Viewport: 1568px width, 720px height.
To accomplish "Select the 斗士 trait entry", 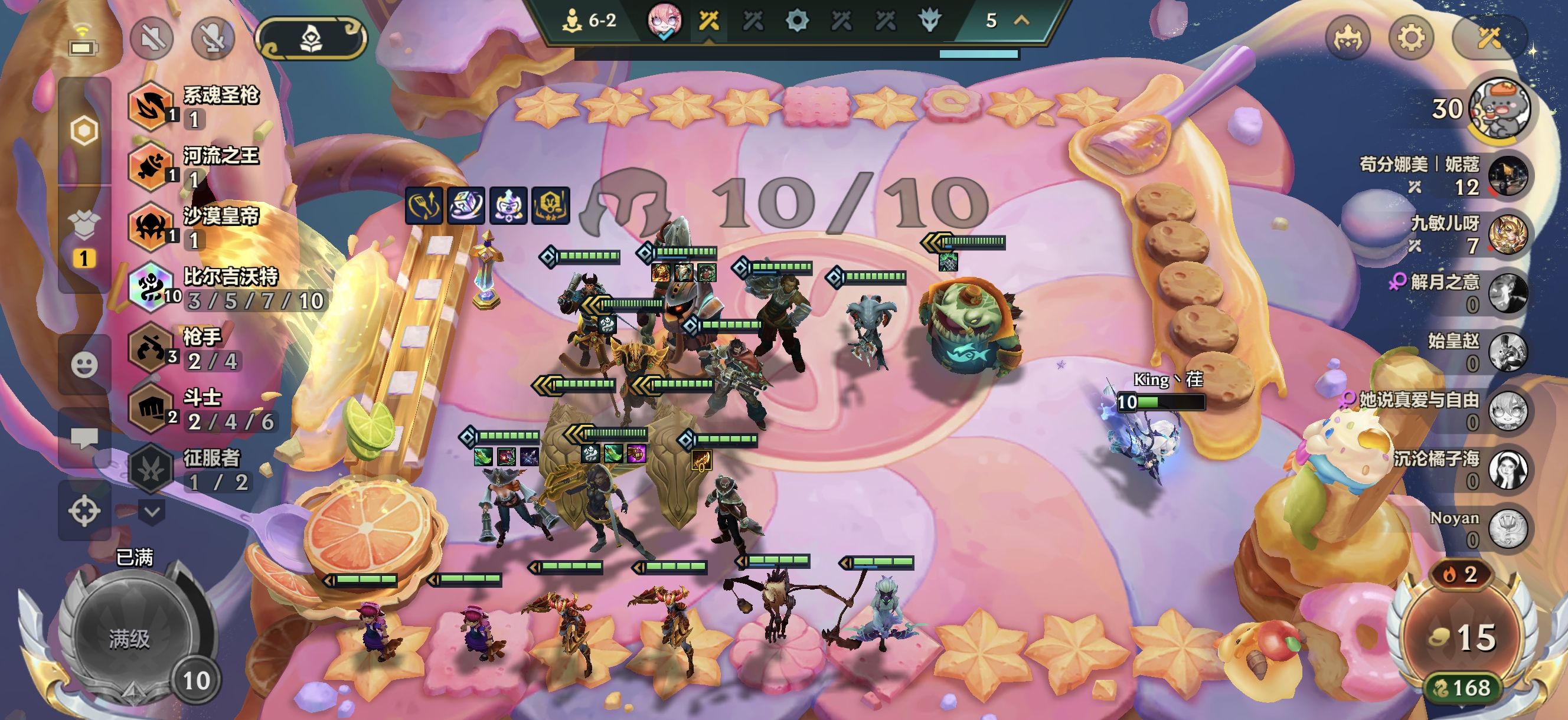I will (201, 409).
